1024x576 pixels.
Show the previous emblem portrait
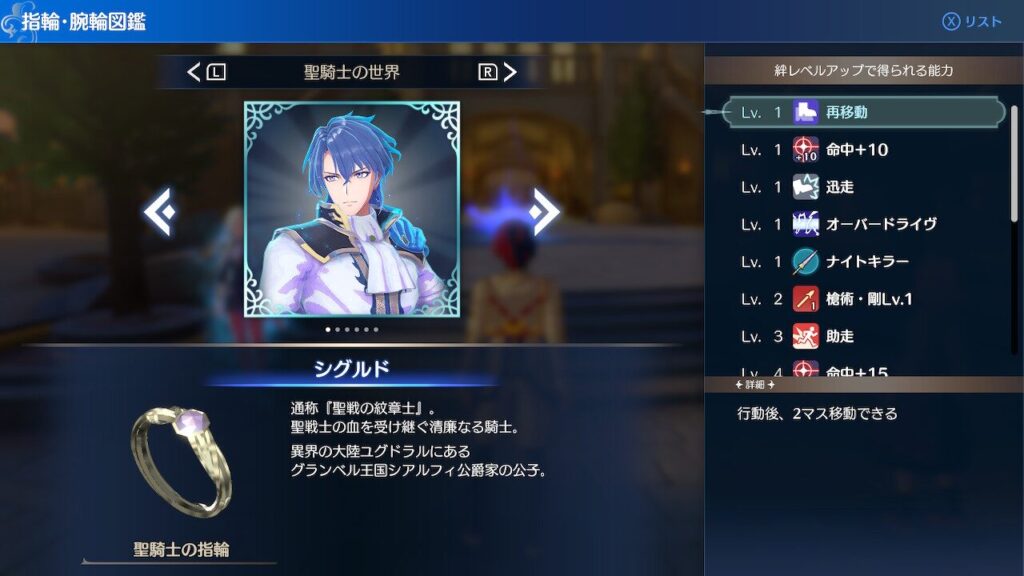pos(160,211)
